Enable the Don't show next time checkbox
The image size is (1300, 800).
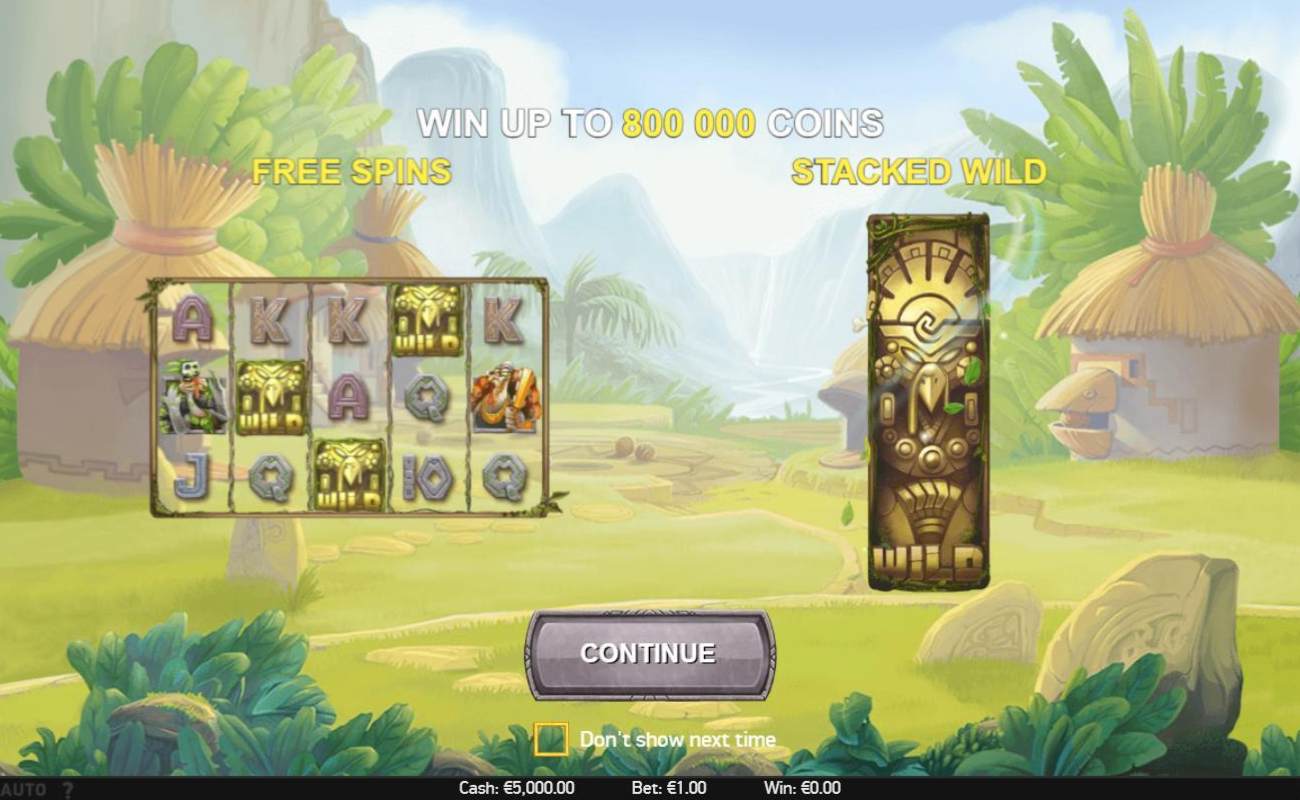[x=552, y=738]
